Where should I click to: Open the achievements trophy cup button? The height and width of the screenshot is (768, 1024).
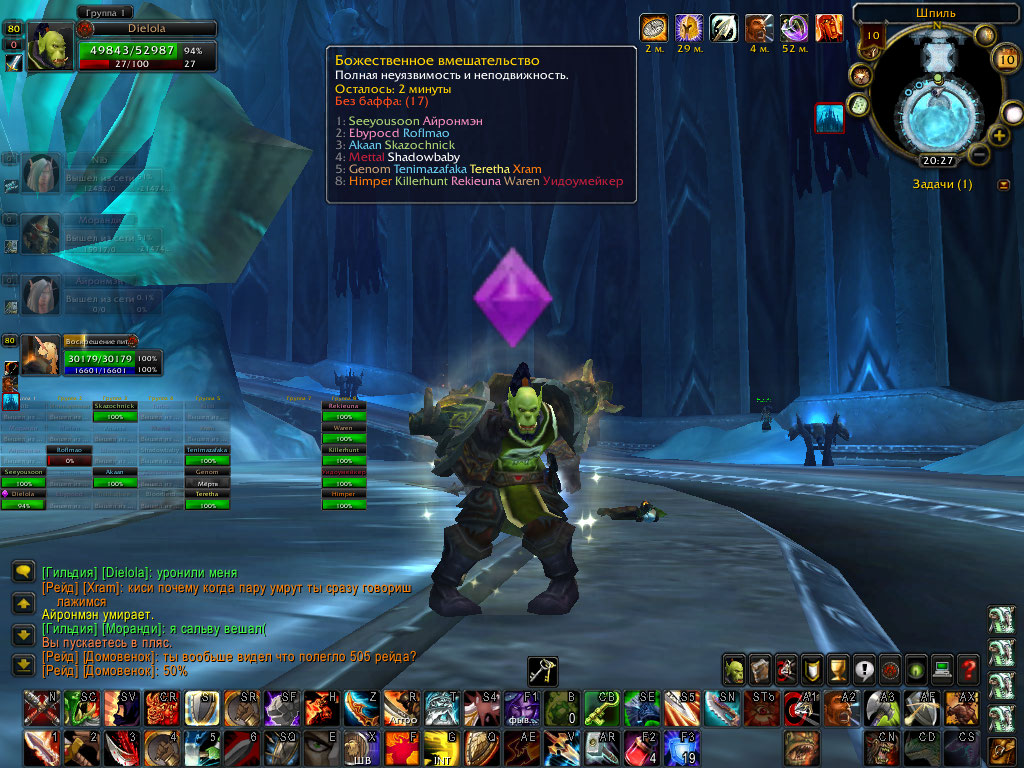point(837,668)
